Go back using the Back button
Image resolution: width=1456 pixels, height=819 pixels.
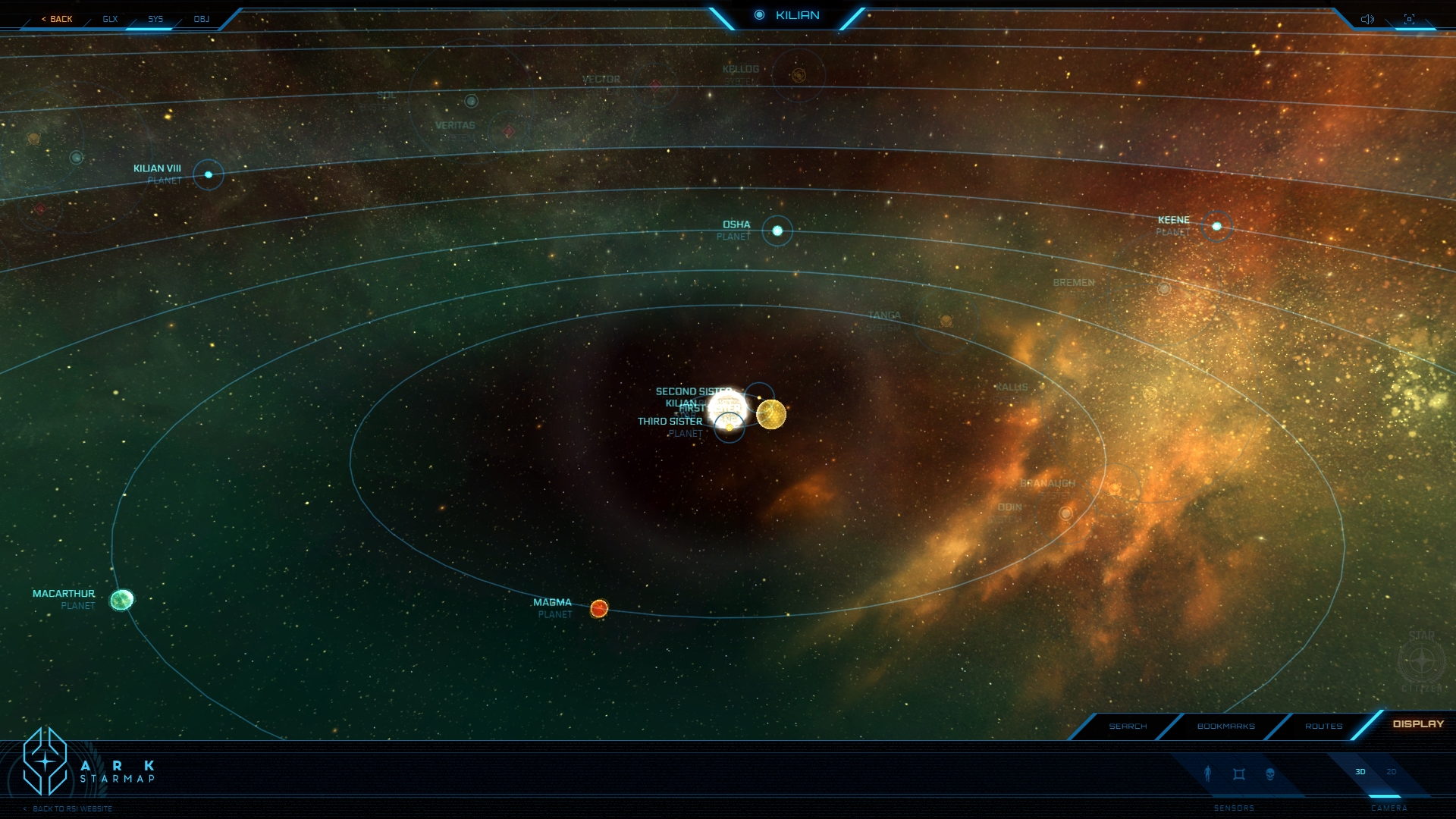coord(57,19)
